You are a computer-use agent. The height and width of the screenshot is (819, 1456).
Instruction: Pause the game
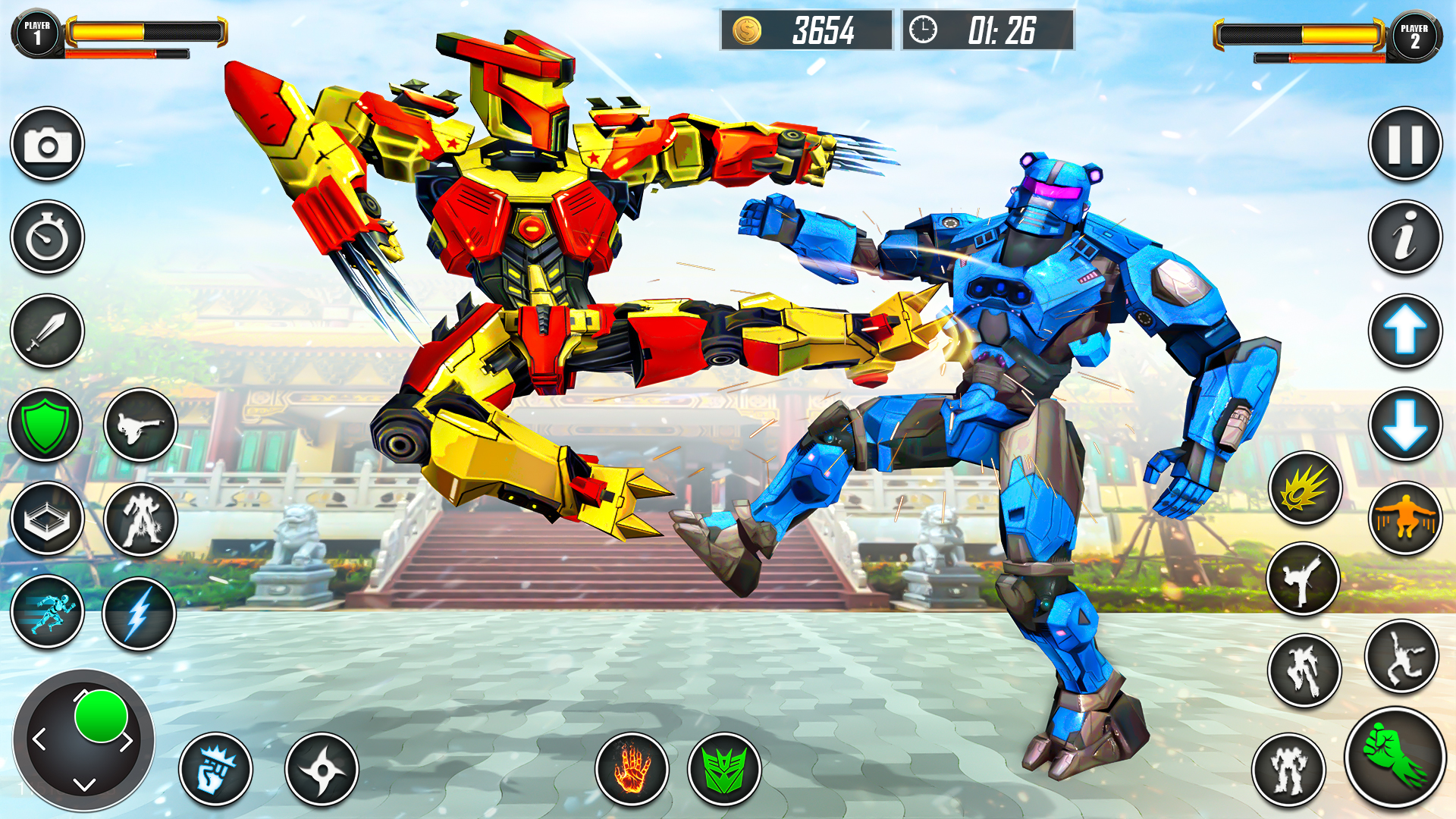click(1405, 144)
